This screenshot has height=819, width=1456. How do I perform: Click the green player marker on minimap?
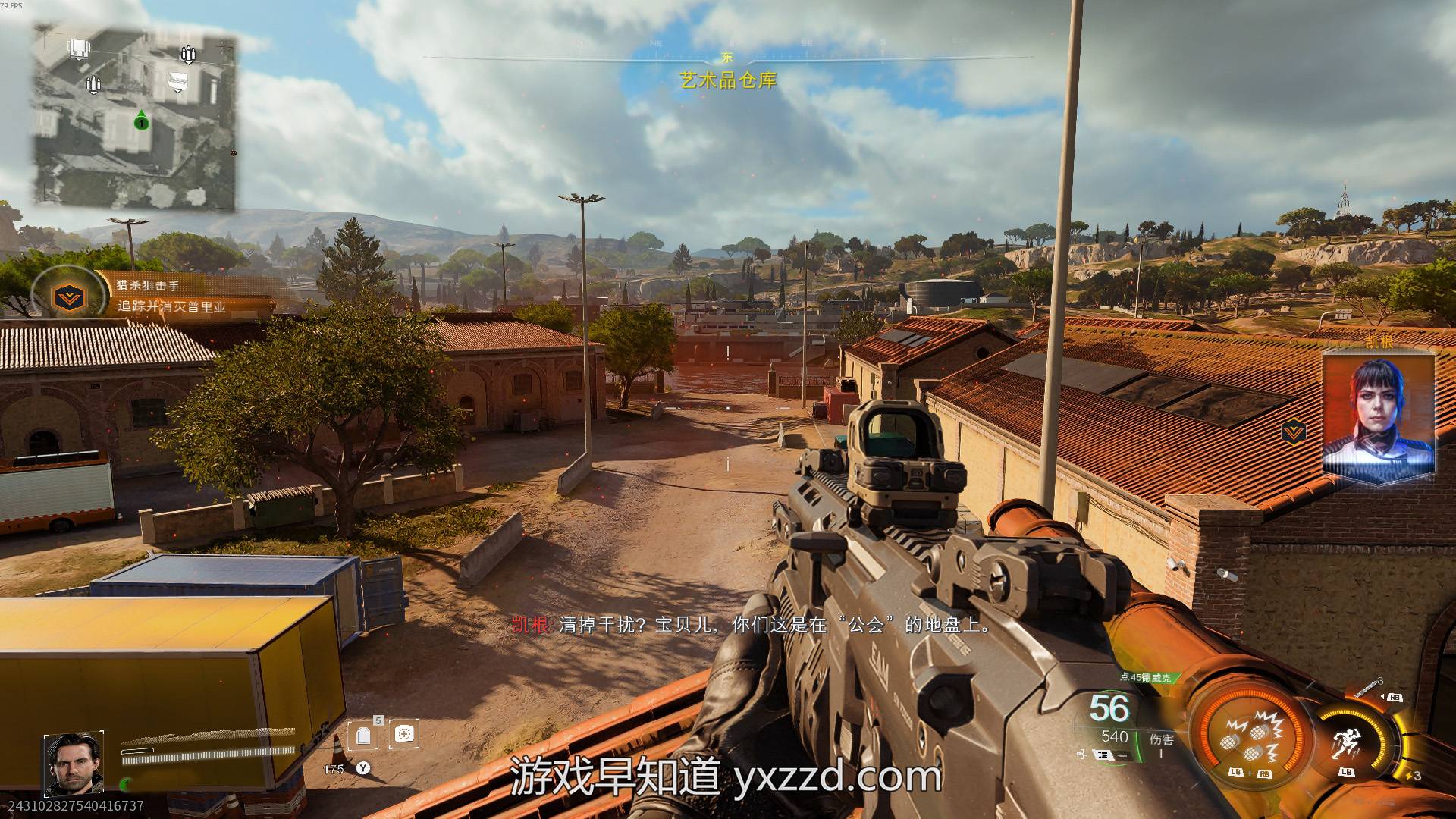tap(141, 121)
